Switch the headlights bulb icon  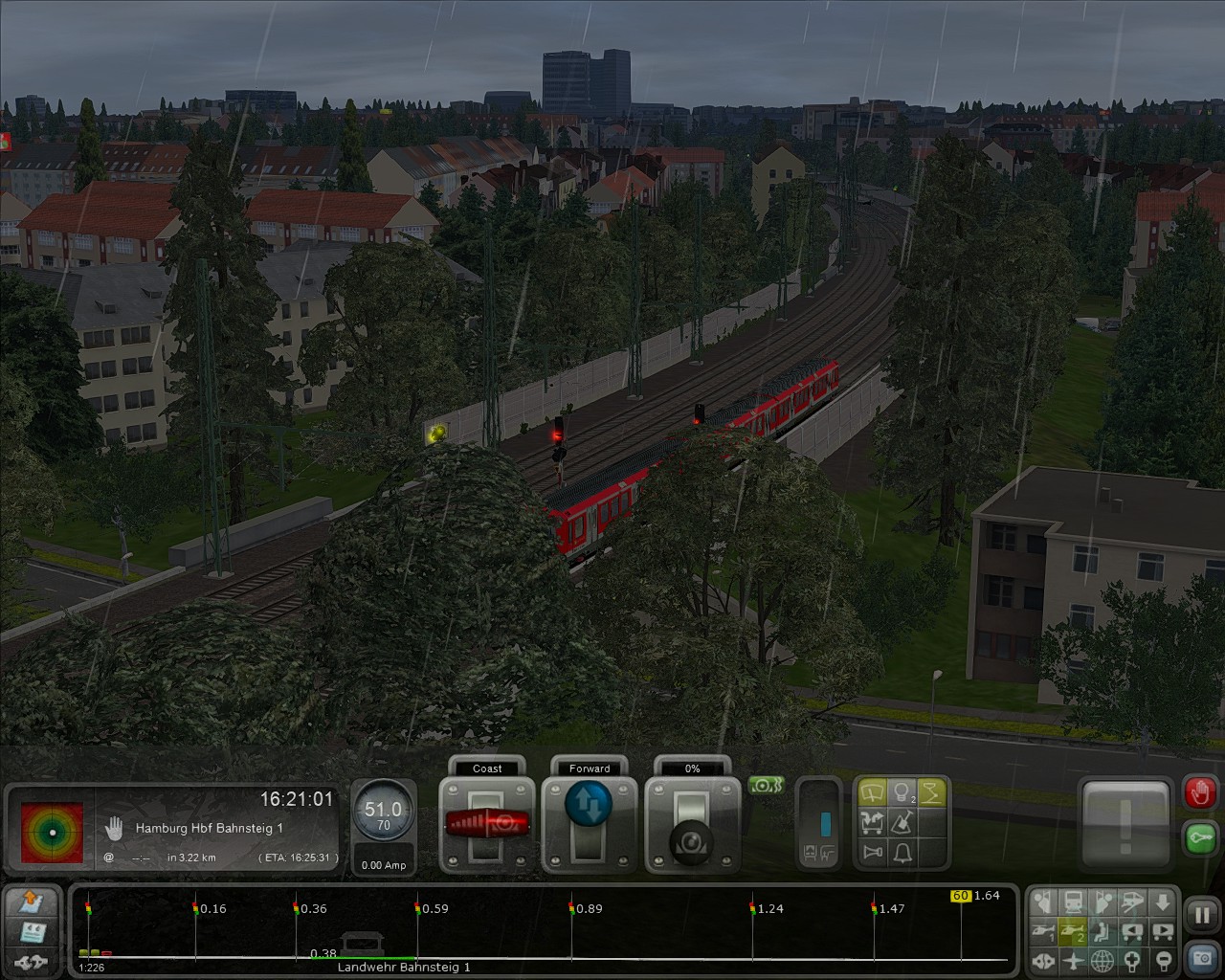click(x=902, y=791)
